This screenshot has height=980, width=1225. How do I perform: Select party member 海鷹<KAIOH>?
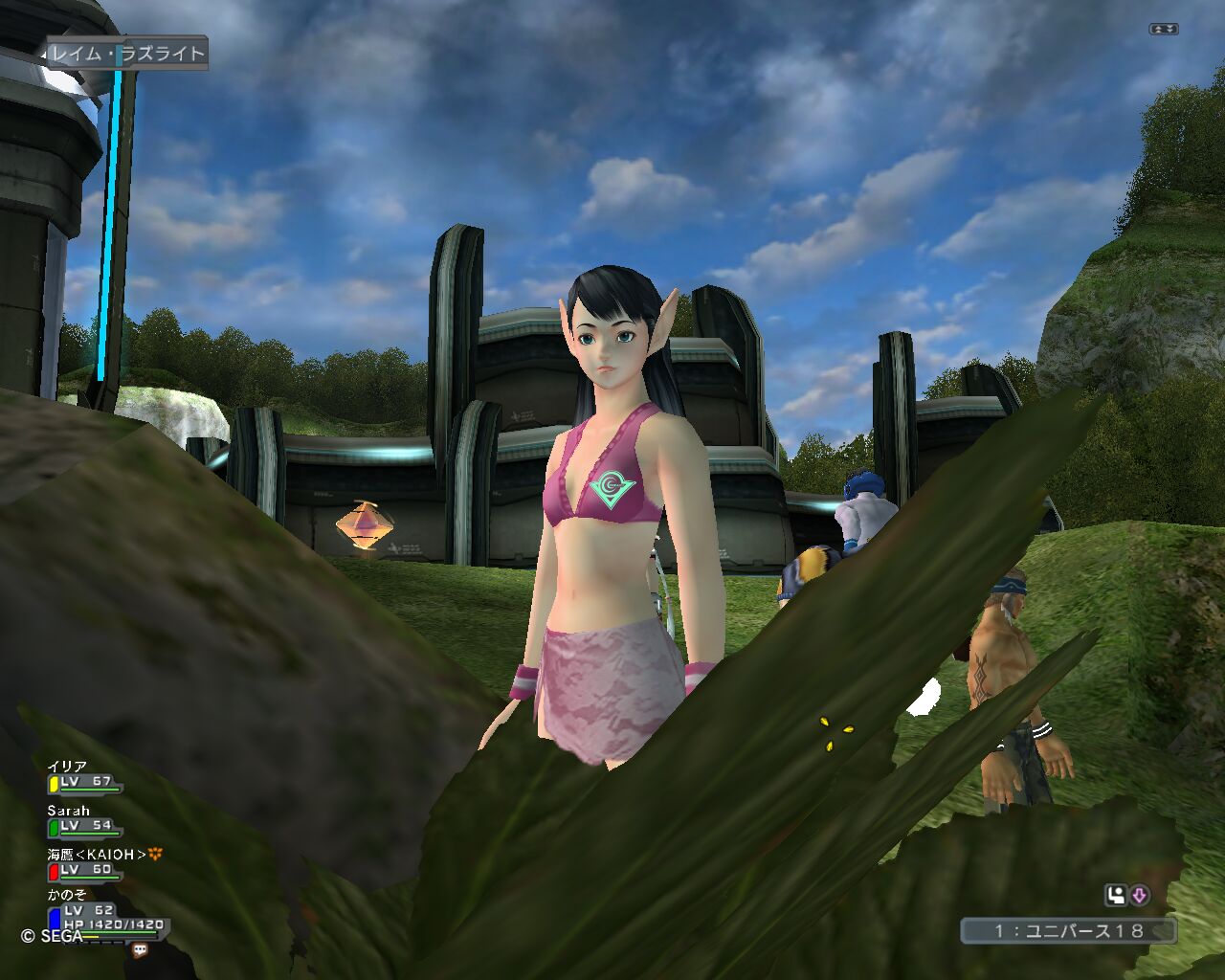(x=98, y=854)
